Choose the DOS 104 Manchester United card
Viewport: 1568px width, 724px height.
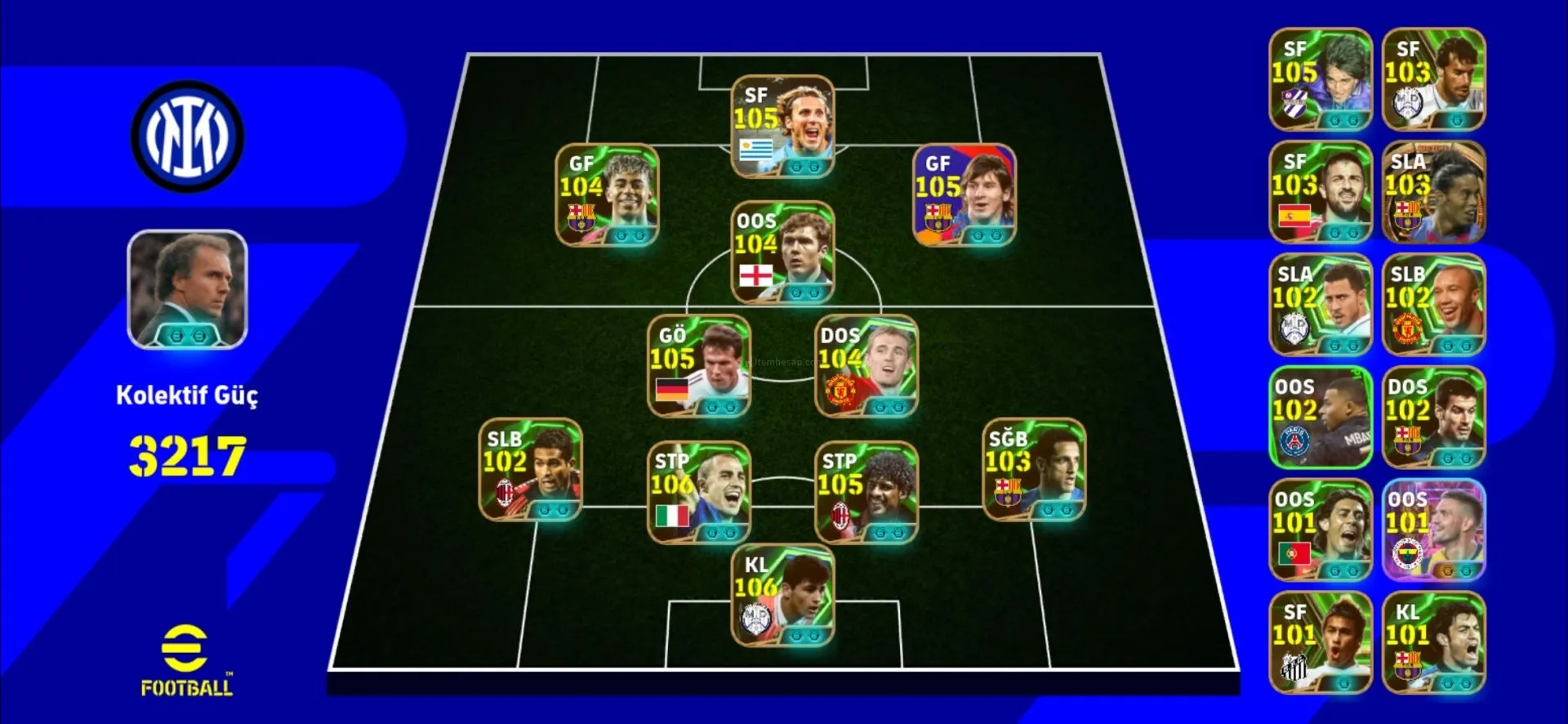tap(866, 366)
